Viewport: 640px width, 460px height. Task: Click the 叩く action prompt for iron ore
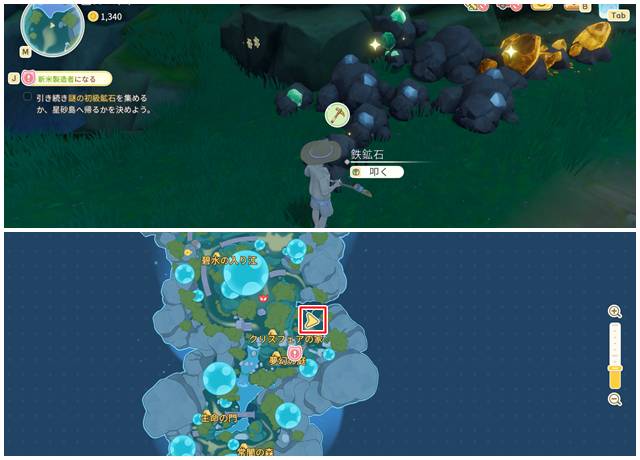click(376, 172)
